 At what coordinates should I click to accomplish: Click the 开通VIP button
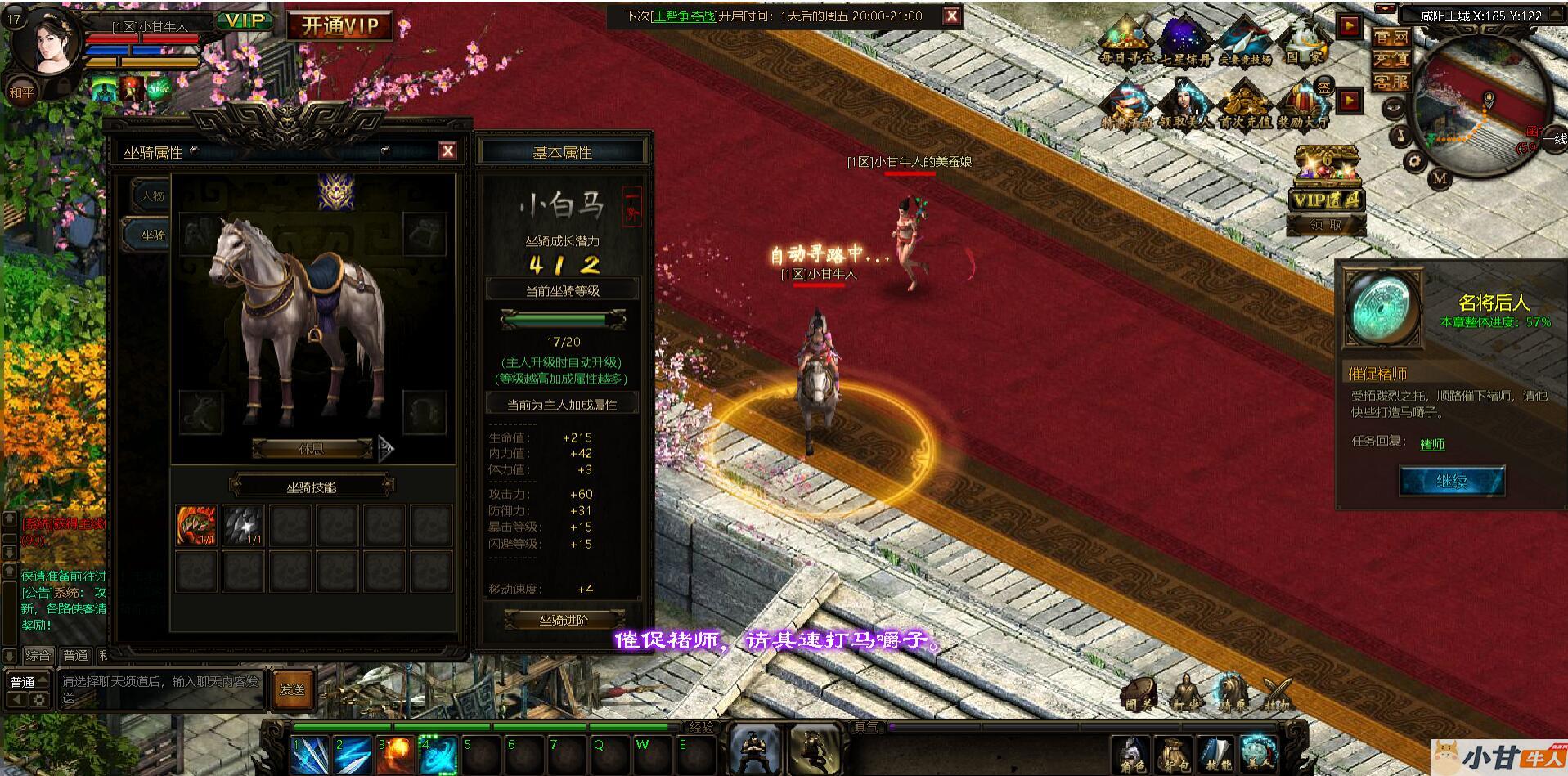(x=339, y=26)
